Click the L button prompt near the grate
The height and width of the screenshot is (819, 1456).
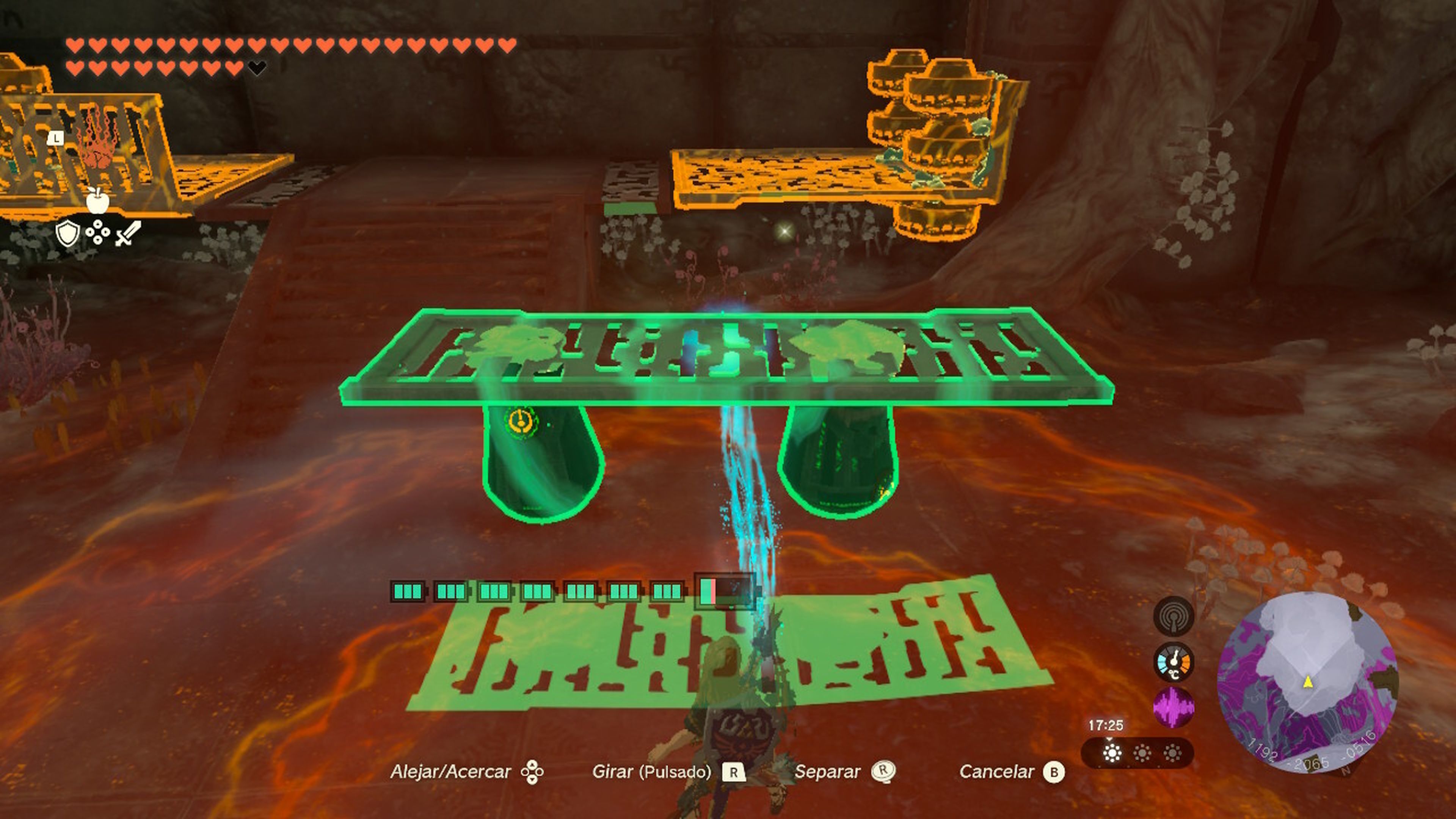(x=56, y=138)
